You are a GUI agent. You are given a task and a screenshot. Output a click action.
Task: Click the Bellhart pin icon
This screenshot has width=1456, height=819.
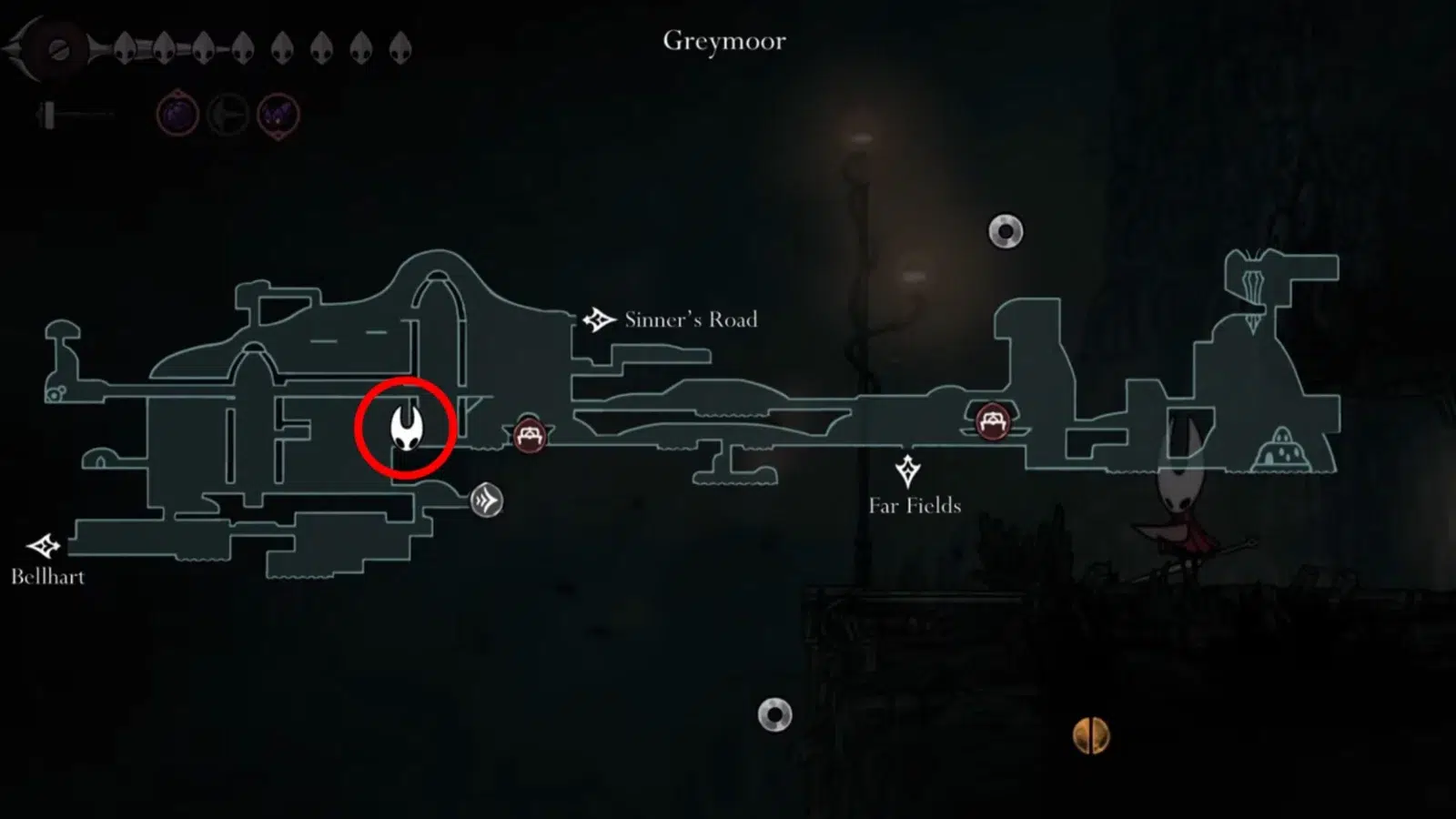(43, 547)
